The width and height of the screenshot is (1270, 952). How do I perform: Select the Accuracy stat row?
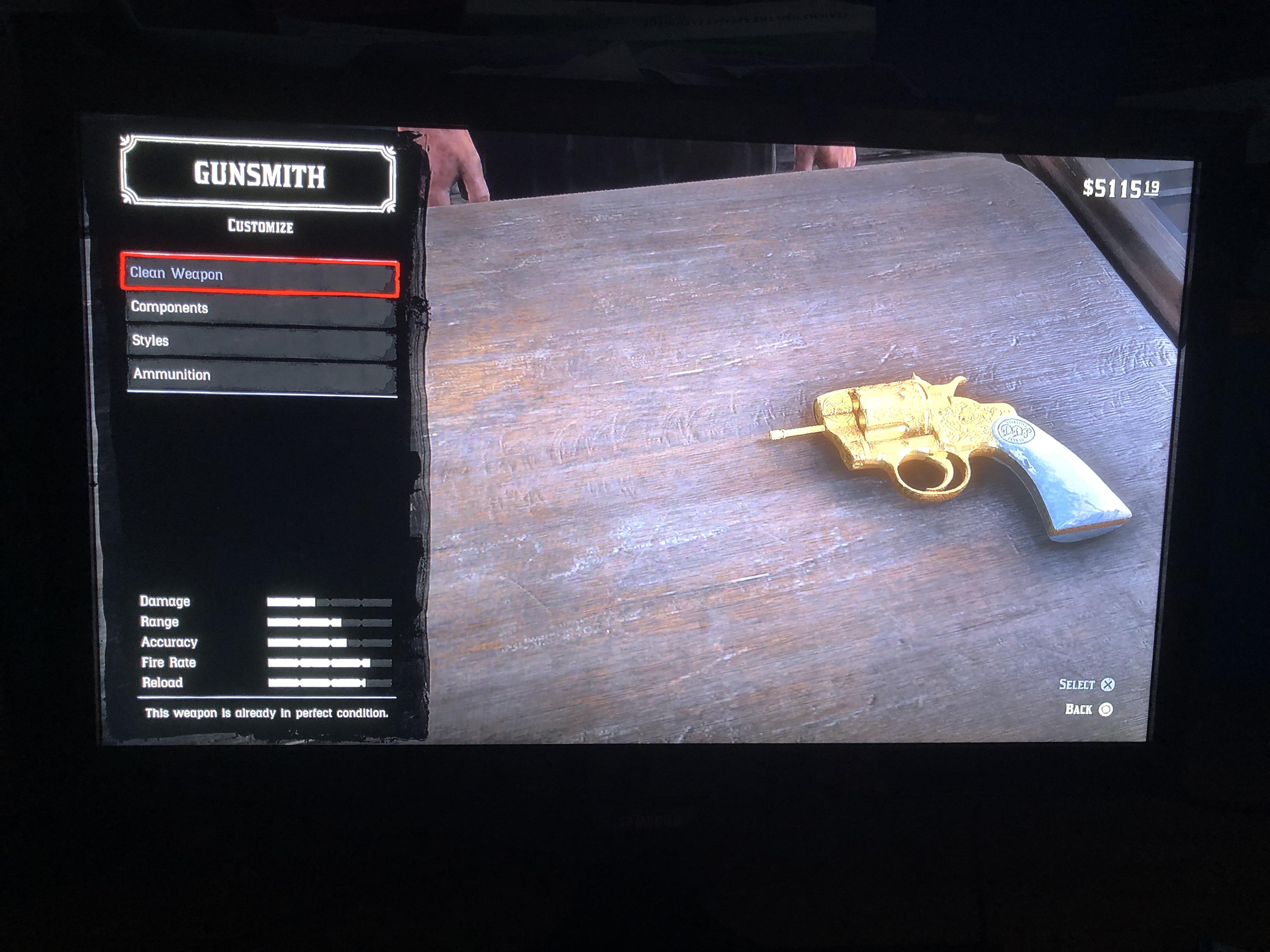[x=170, y=642]
